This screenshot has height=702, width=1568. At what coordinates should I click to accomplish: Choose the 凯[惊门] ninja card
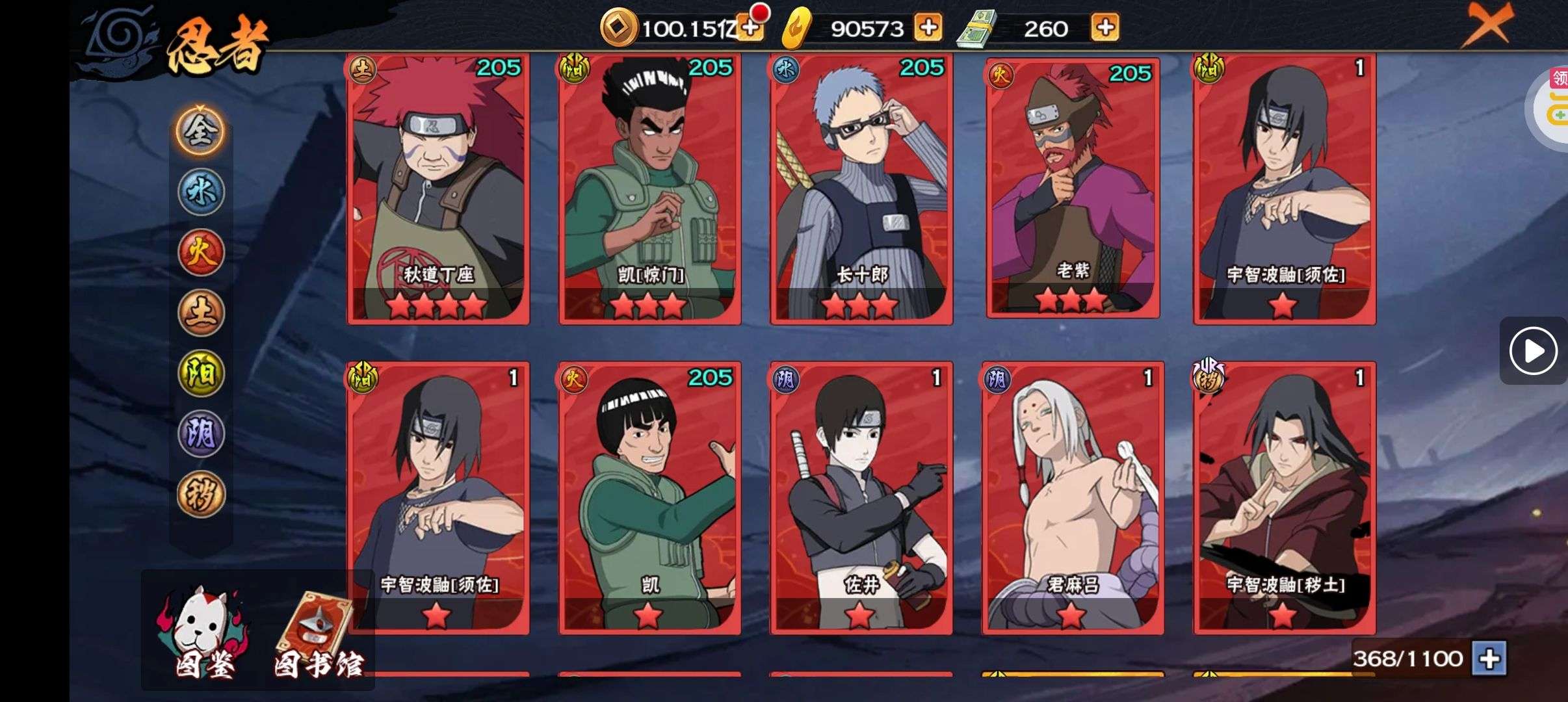(x=650, y=188)
